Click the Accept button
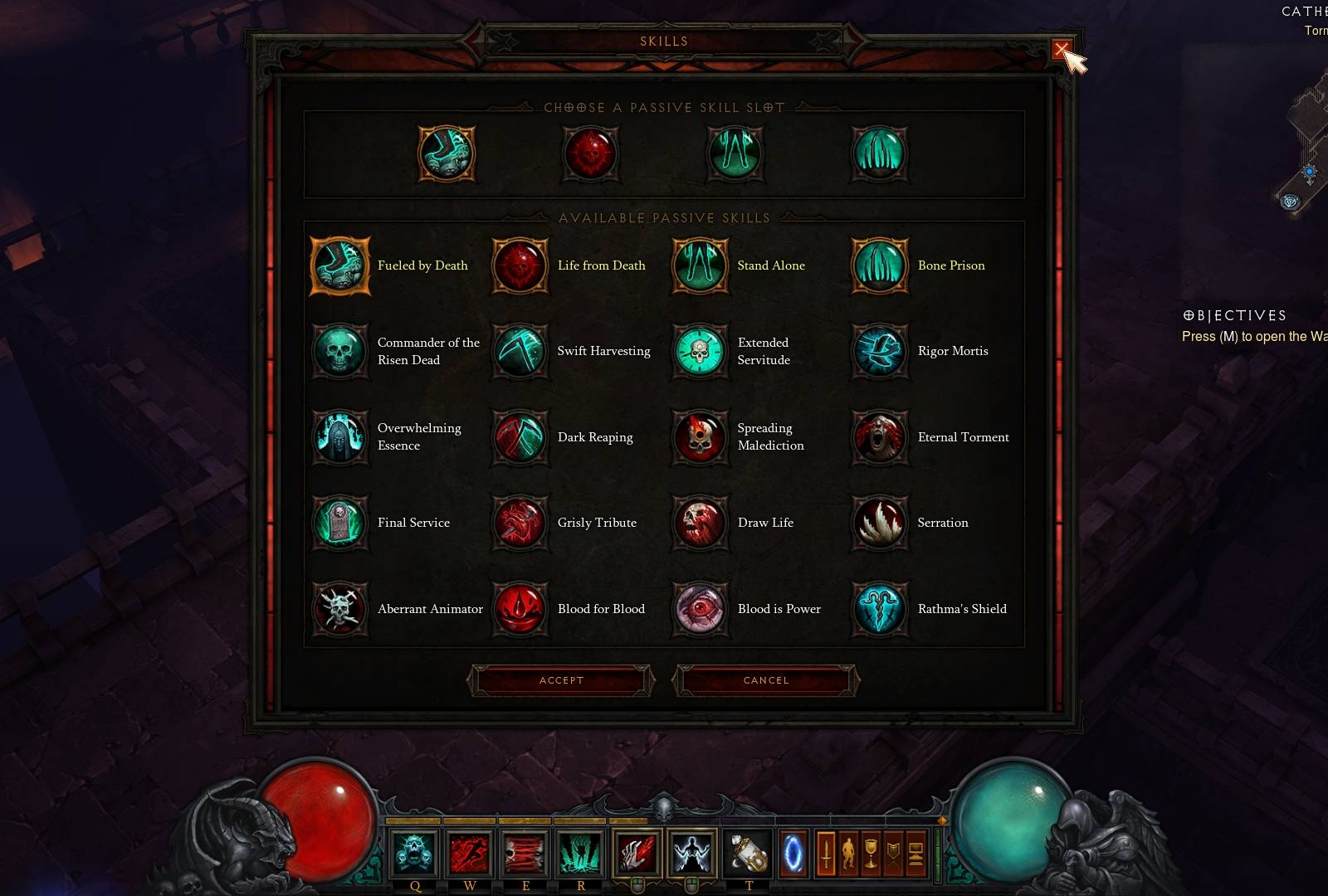The image size is (1328, 896). pos(561,680)
